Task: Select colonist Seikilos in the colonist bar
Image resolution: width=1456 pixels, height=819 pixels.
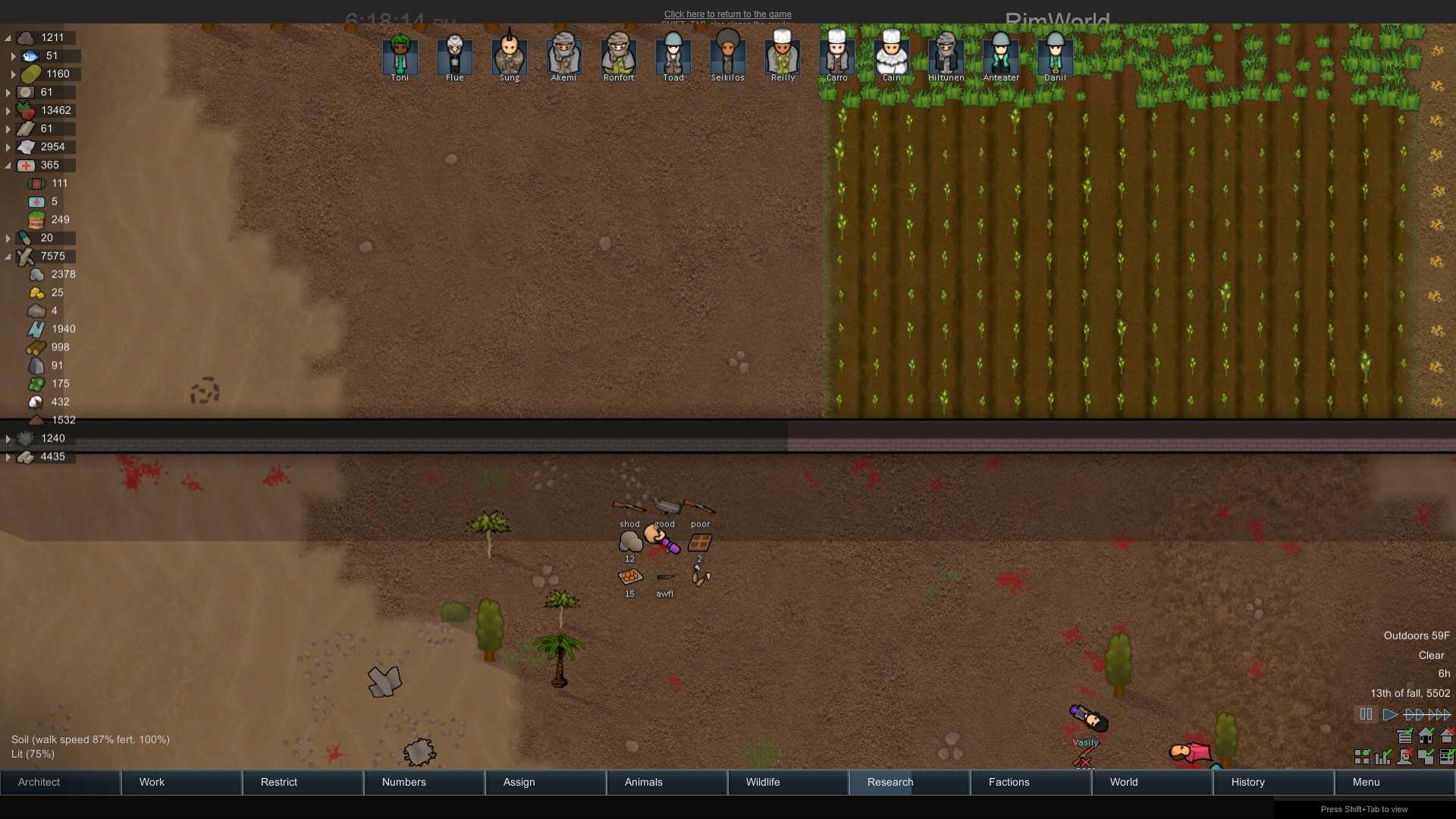Action: point(727,56)
